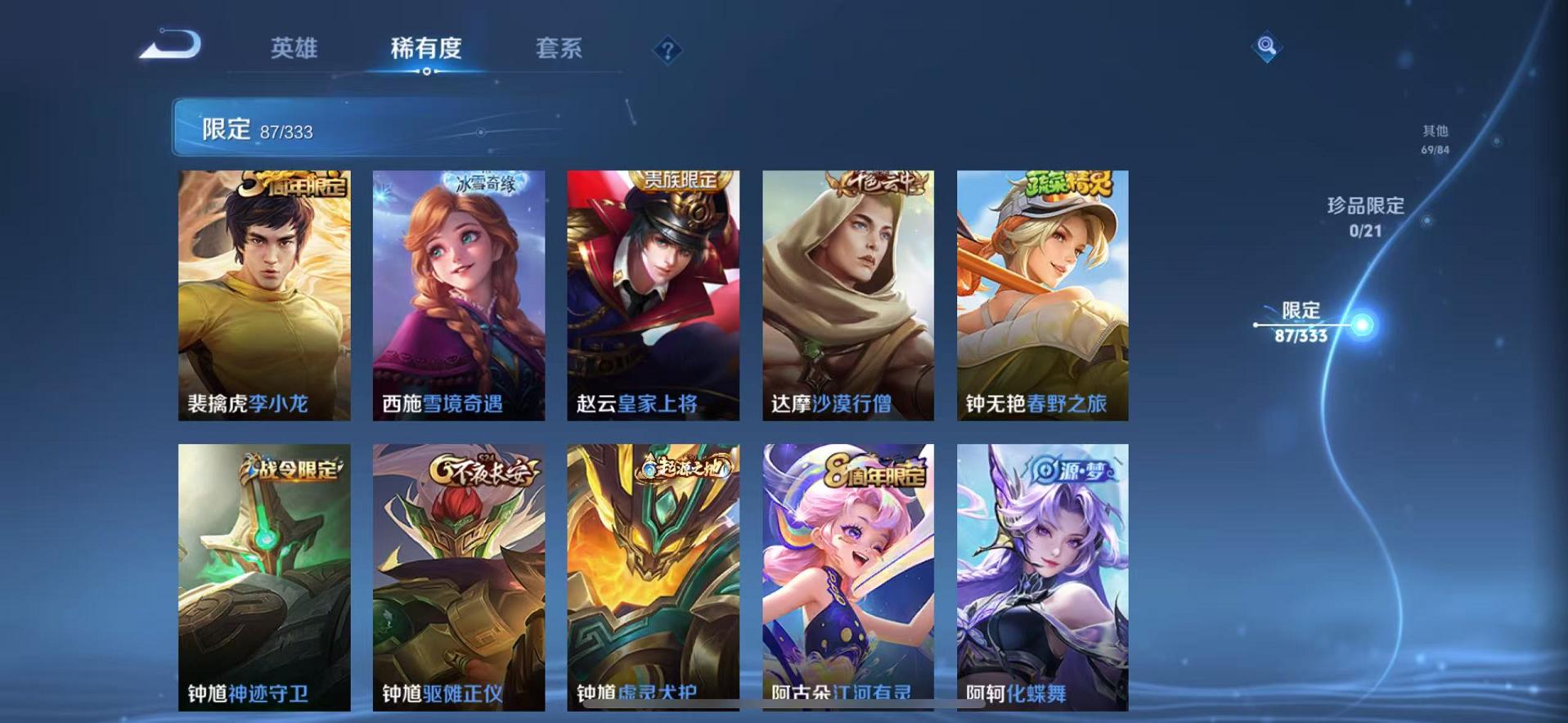Viewport: 1568px width, 723px height.
Task: Open help via the question mark icon
Action: 668,51
